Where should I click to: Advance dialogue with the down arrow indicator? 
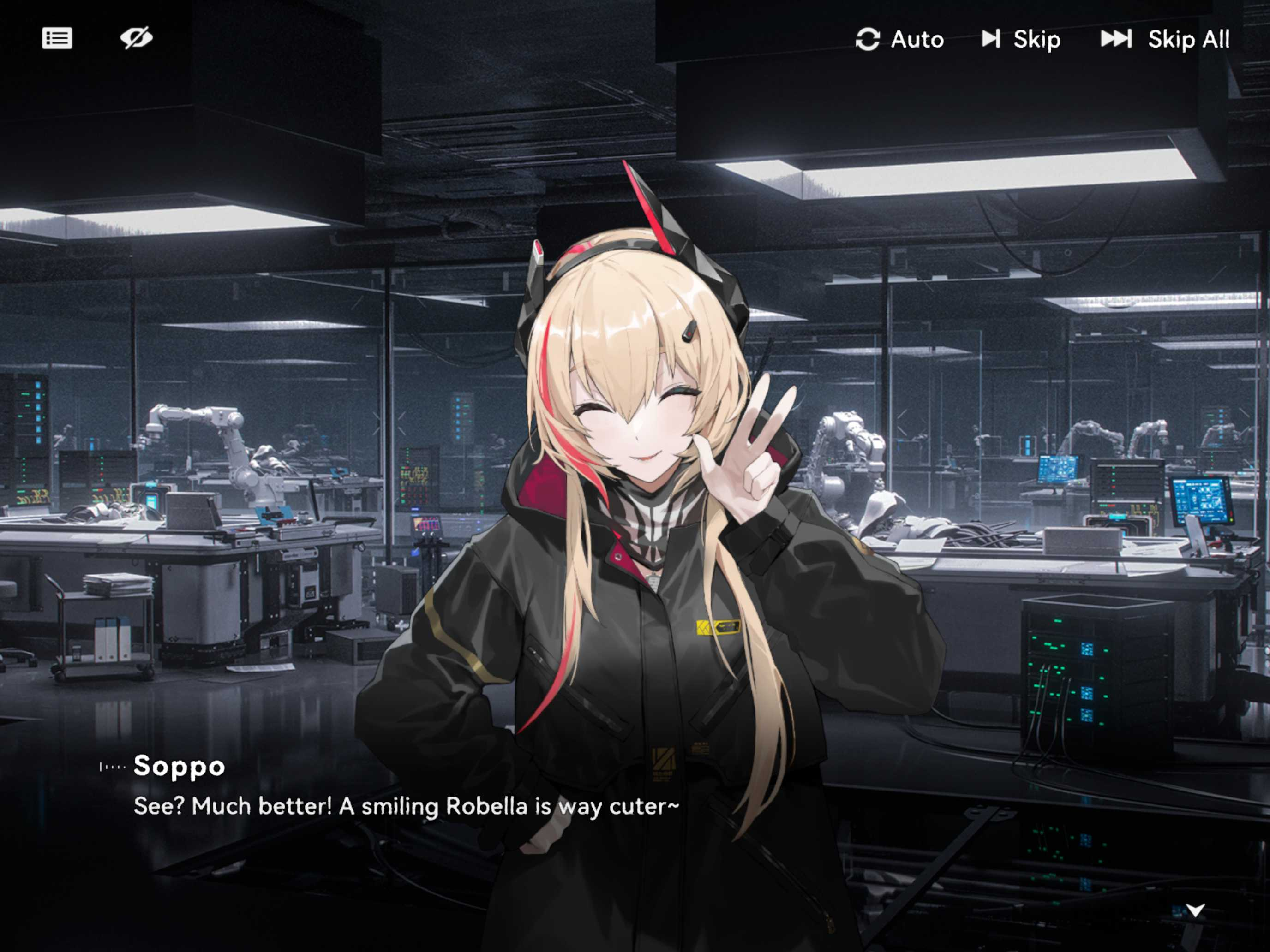pos(1195,910)
